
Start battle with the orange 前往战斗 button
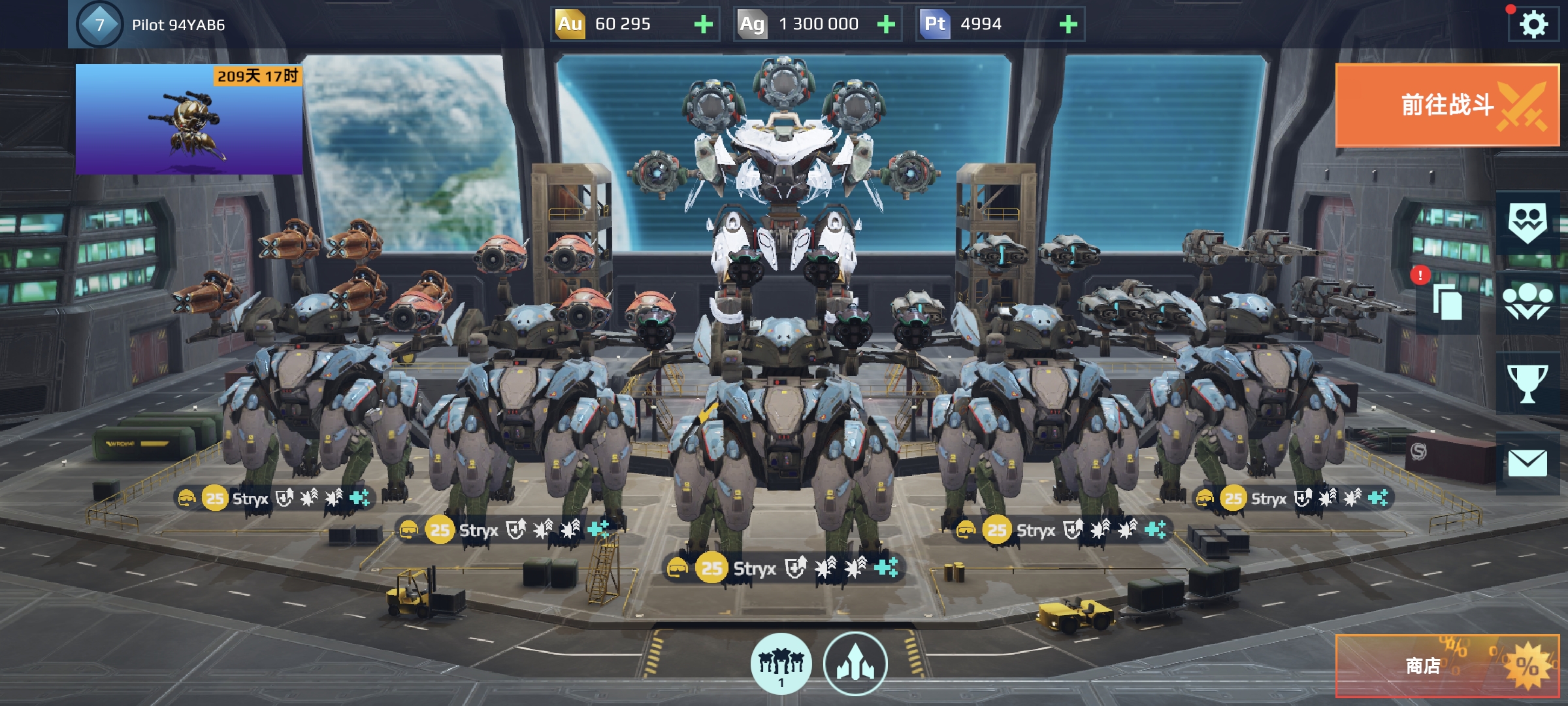[1447, 105]
